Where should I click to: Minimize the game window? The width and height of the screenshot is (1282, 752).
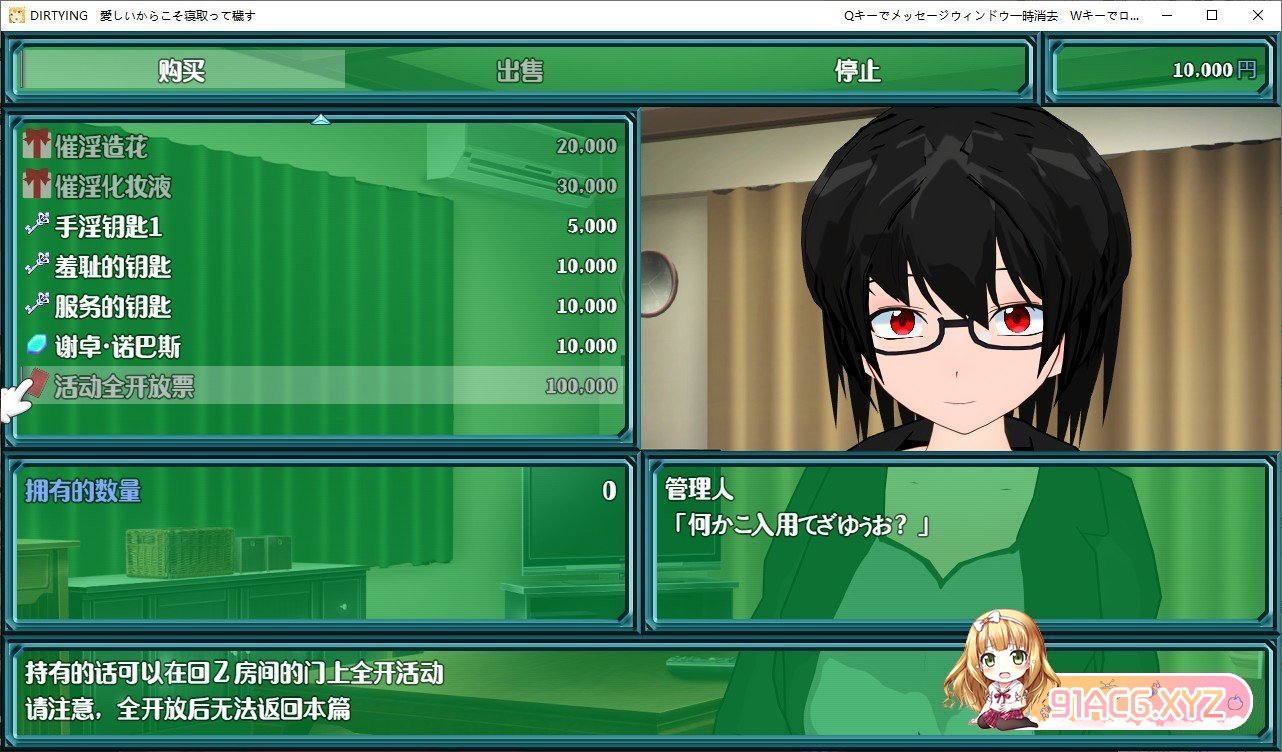click(x=1167, y=15)
